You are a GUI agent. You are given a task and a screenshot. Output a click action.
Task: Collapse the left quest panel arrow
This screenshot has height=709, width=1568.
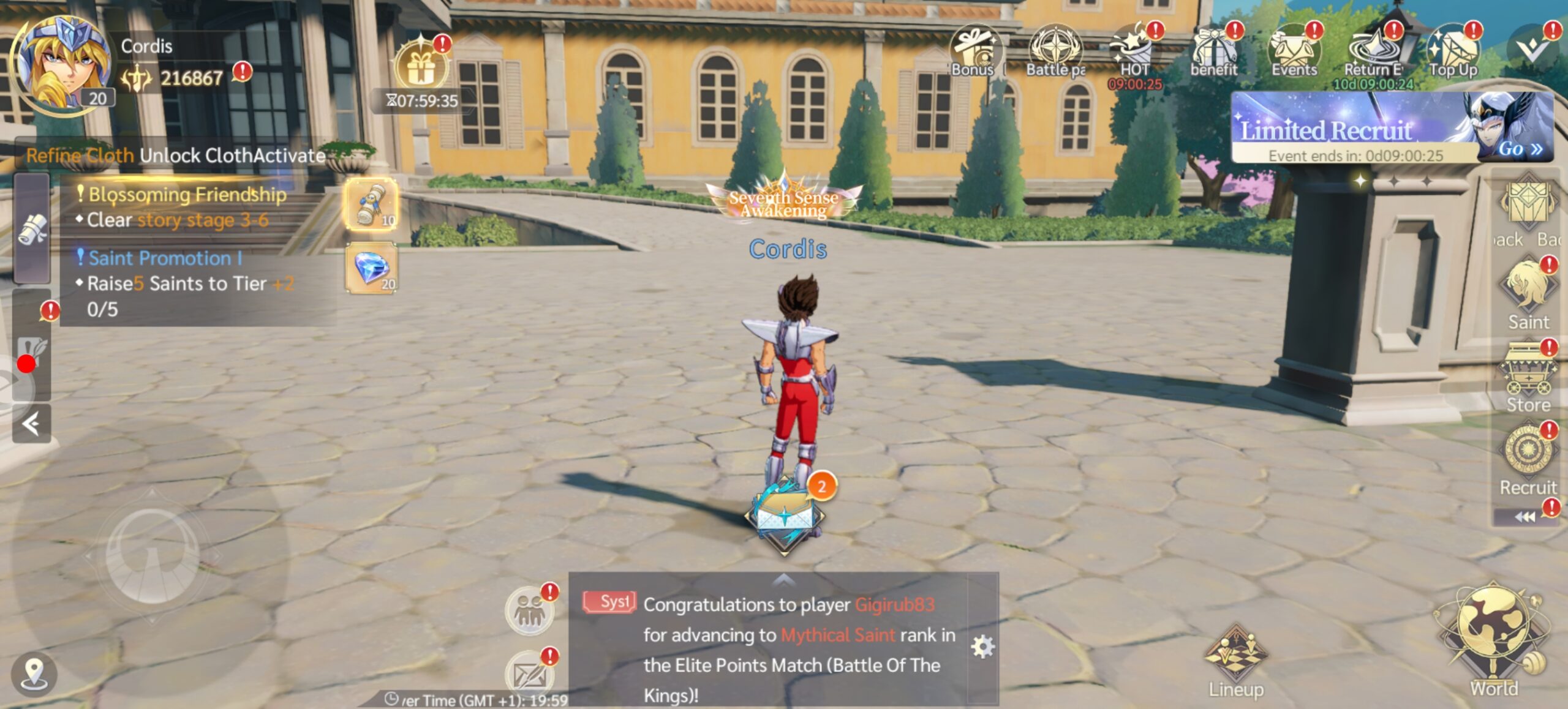(x=31, y=424)
